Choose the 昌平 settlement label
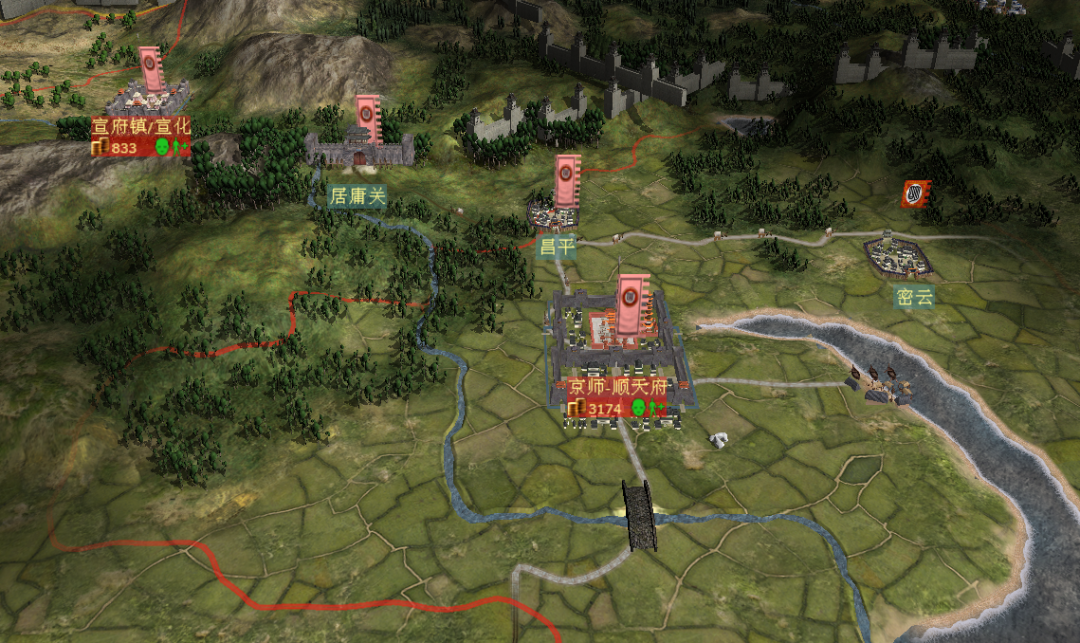This screenshot has height=643, width=1080. [x=557, y=247]
